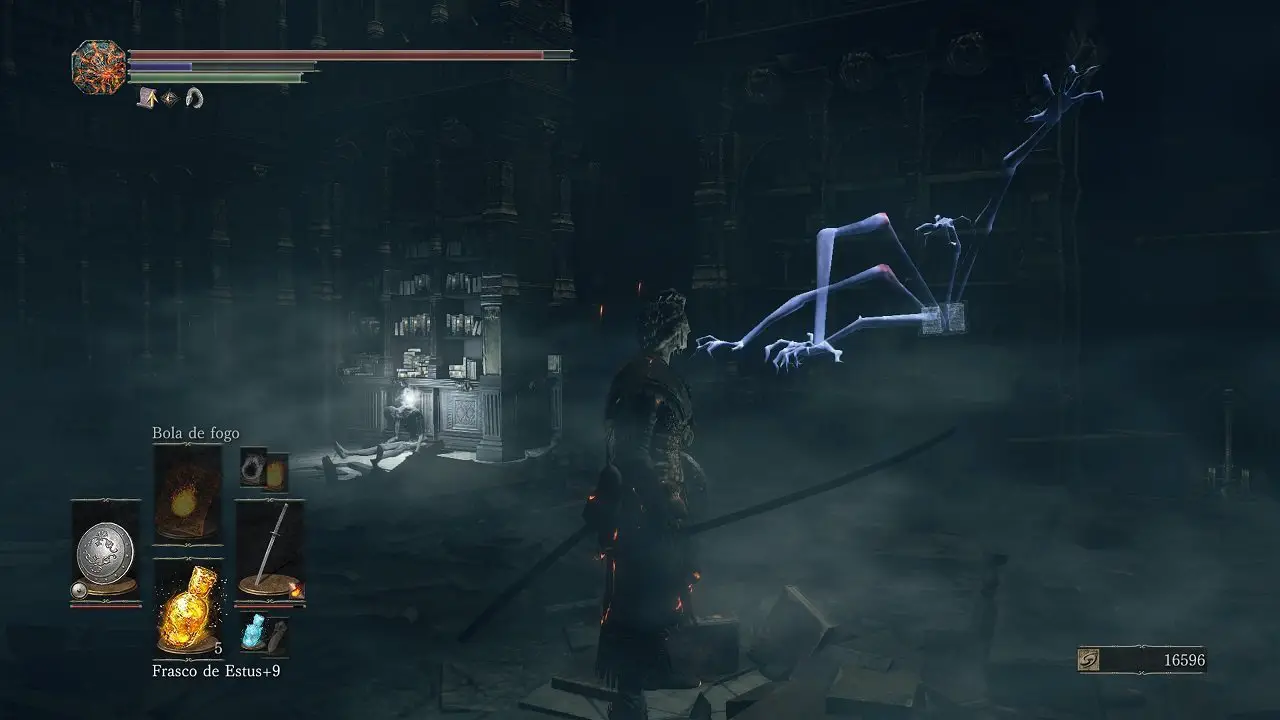1280x720 pixels.
Task: Click the blue crystal item icon
Action: pyautogui.click(x=253, y=633)
